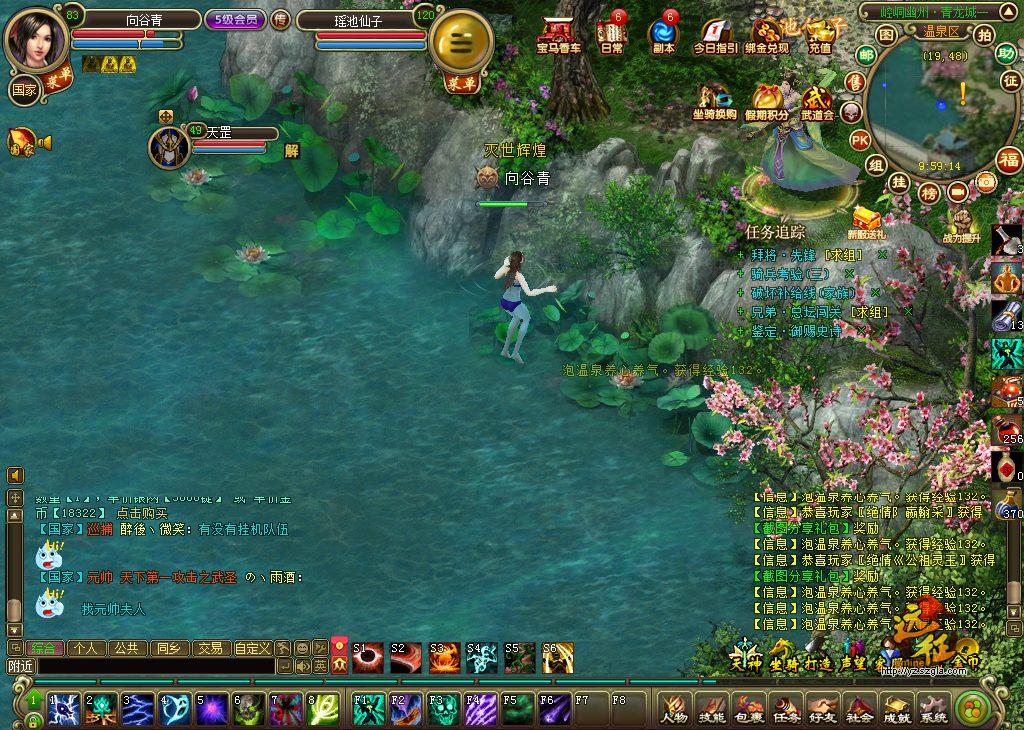1024x730 pixels.
Task: Switch chat to the 个人 tab
Action: 86,648
